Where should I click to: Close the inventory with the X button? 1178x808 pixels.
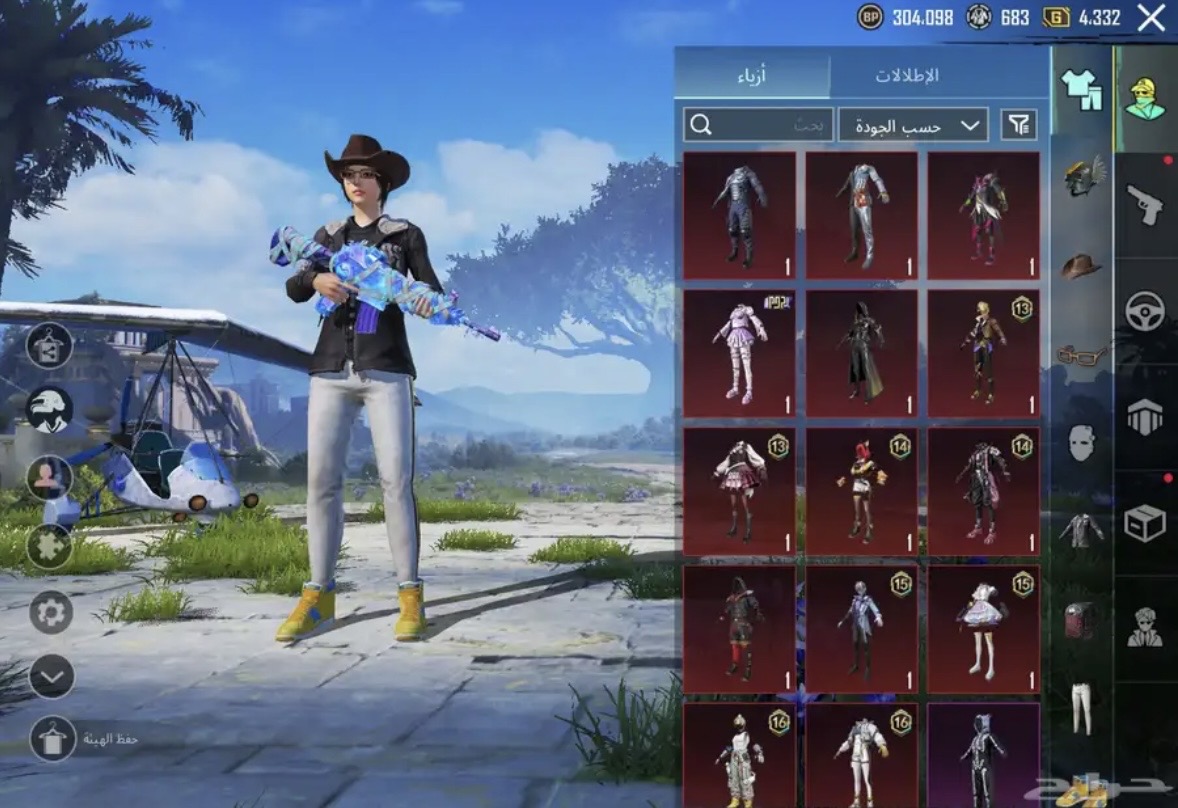1151,18
